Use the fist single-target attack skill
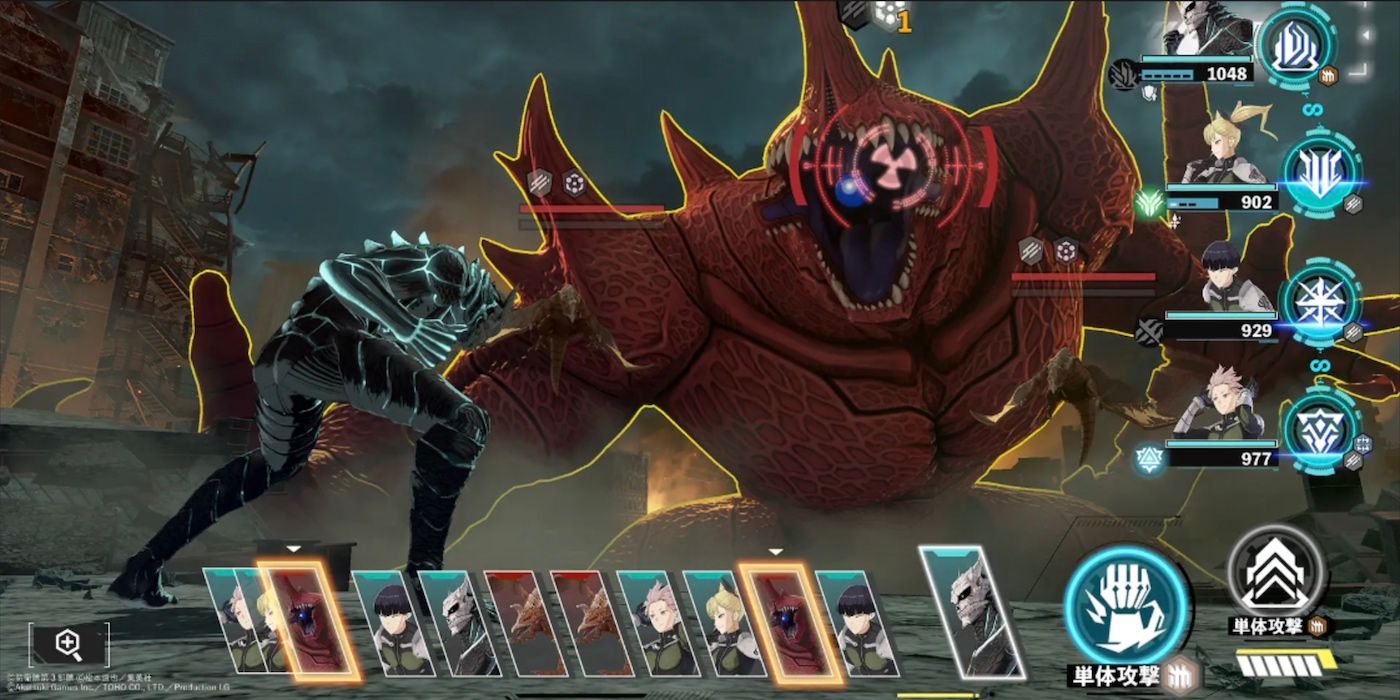The width and height of the screenshot is (1400, 700). (1126, 606)
